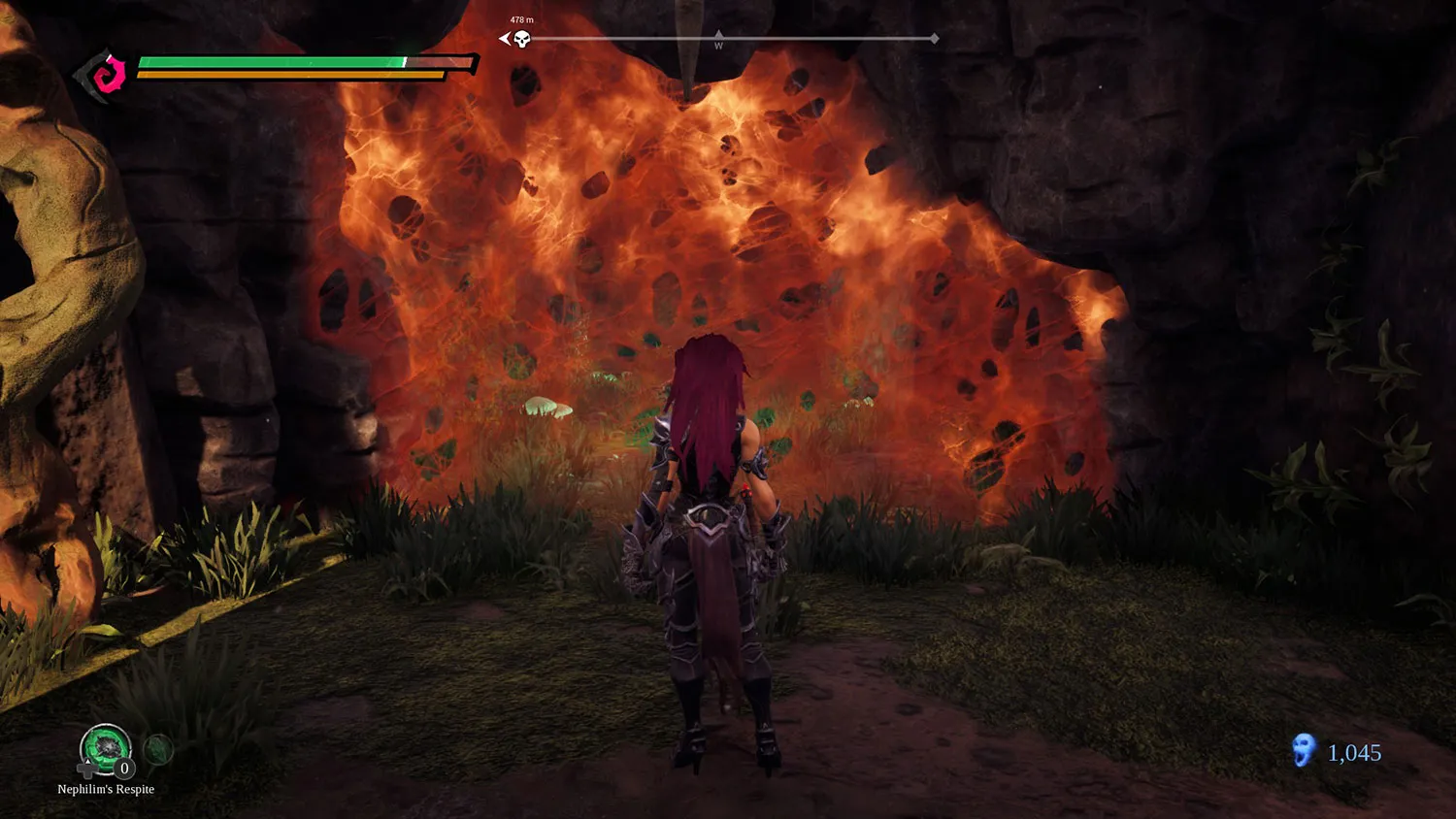This screenshot has width=1456, height=819.
Task: Select the dimmed secondary item icon beside Nephilim's Respite
Action: 158,748
